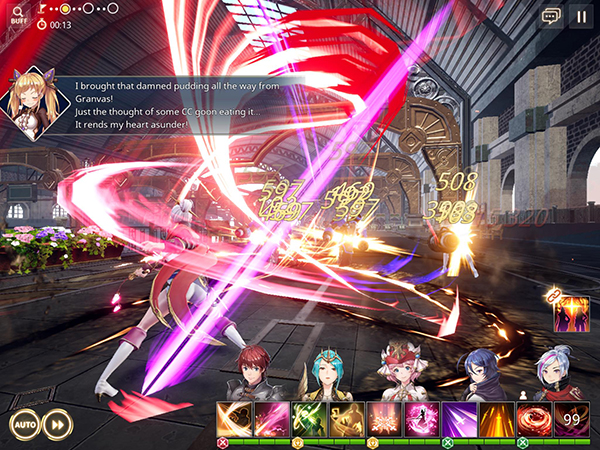Screen dimensions: 600x450
Task: Use the golden warrior silhouette skill
Action: (x=346, y=418)
